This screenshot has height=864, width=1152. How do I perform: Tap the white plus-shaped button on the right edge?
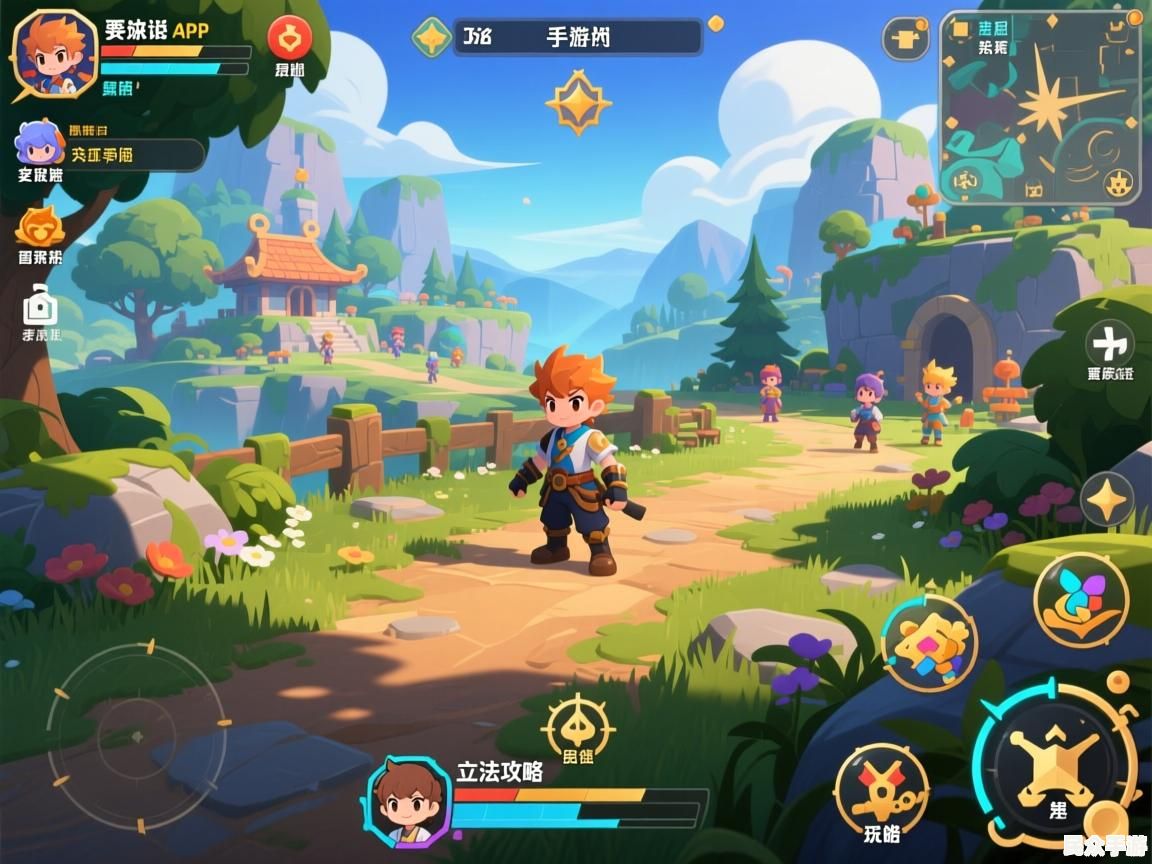[1109, 343]
